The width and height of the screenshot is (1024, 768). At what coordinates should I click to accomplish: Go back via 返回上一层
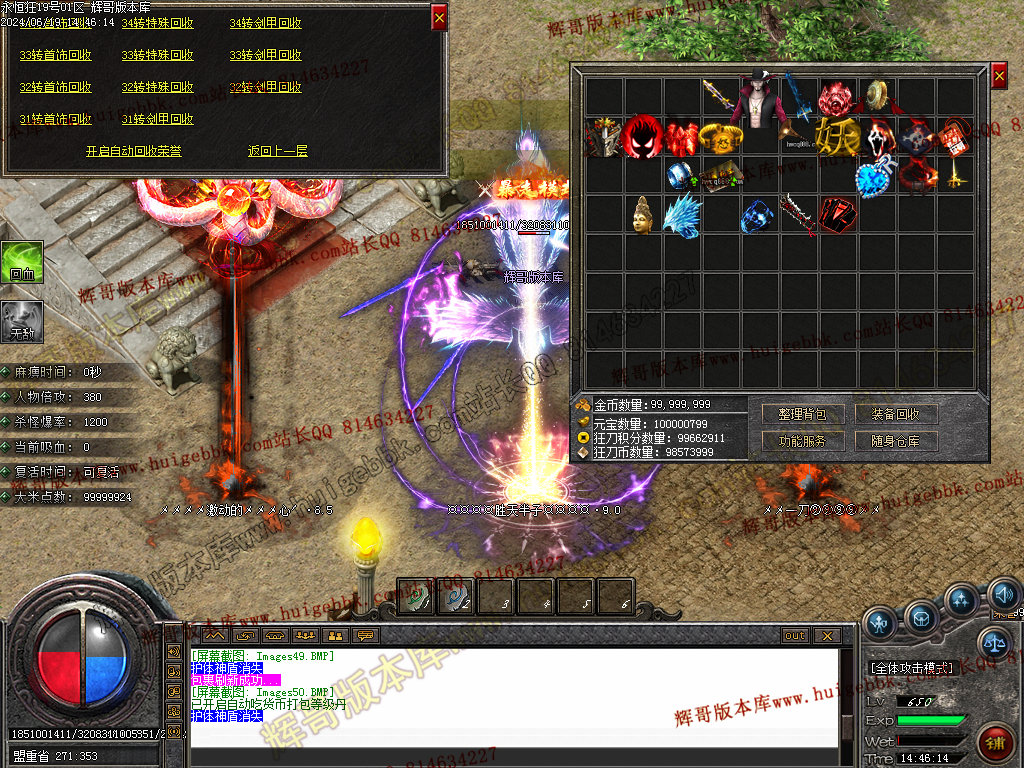click(x=278, y=151)
